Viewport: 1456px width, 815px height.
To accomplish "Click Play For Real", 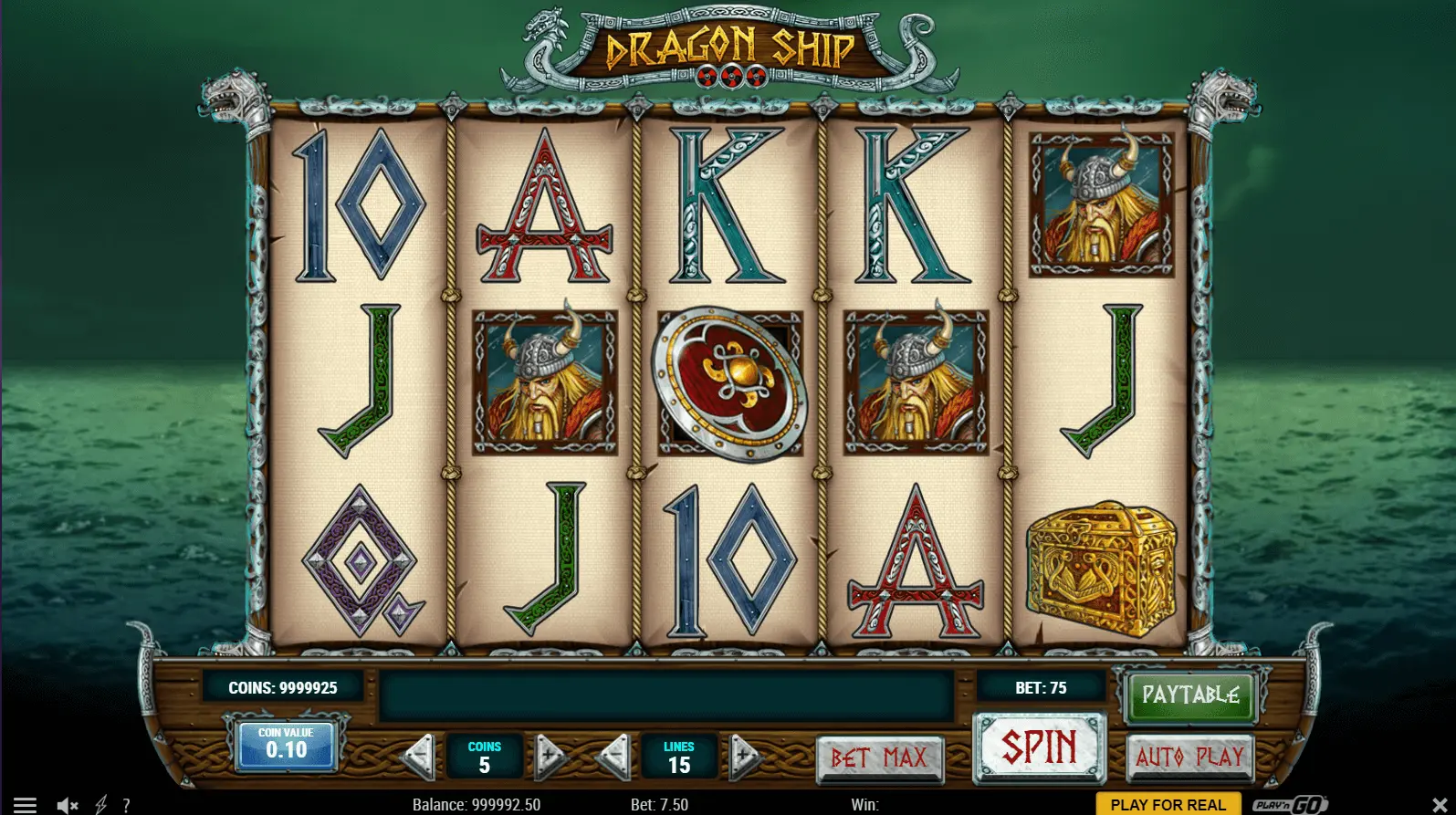I will click(x=1168, y=804).
